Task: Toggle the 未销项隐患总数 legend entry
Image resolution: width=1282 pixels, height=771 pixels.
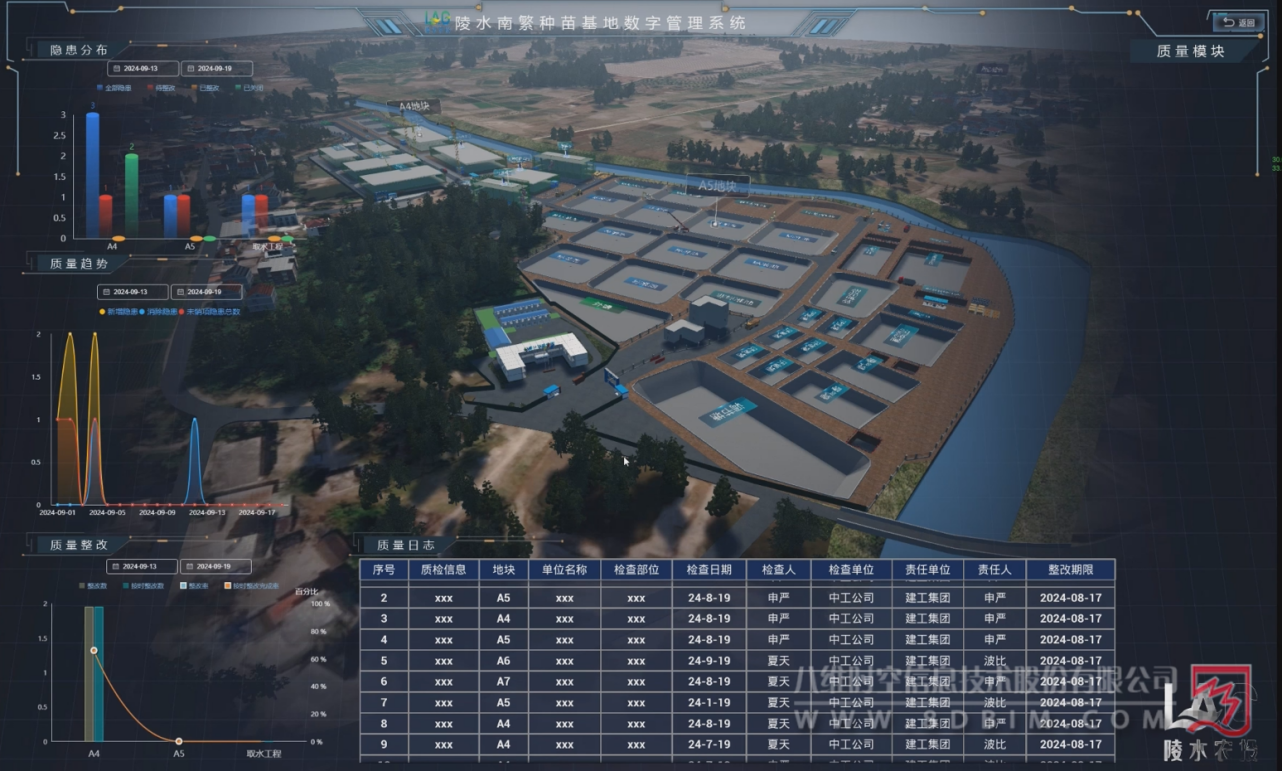Action: tap(210, 312)
